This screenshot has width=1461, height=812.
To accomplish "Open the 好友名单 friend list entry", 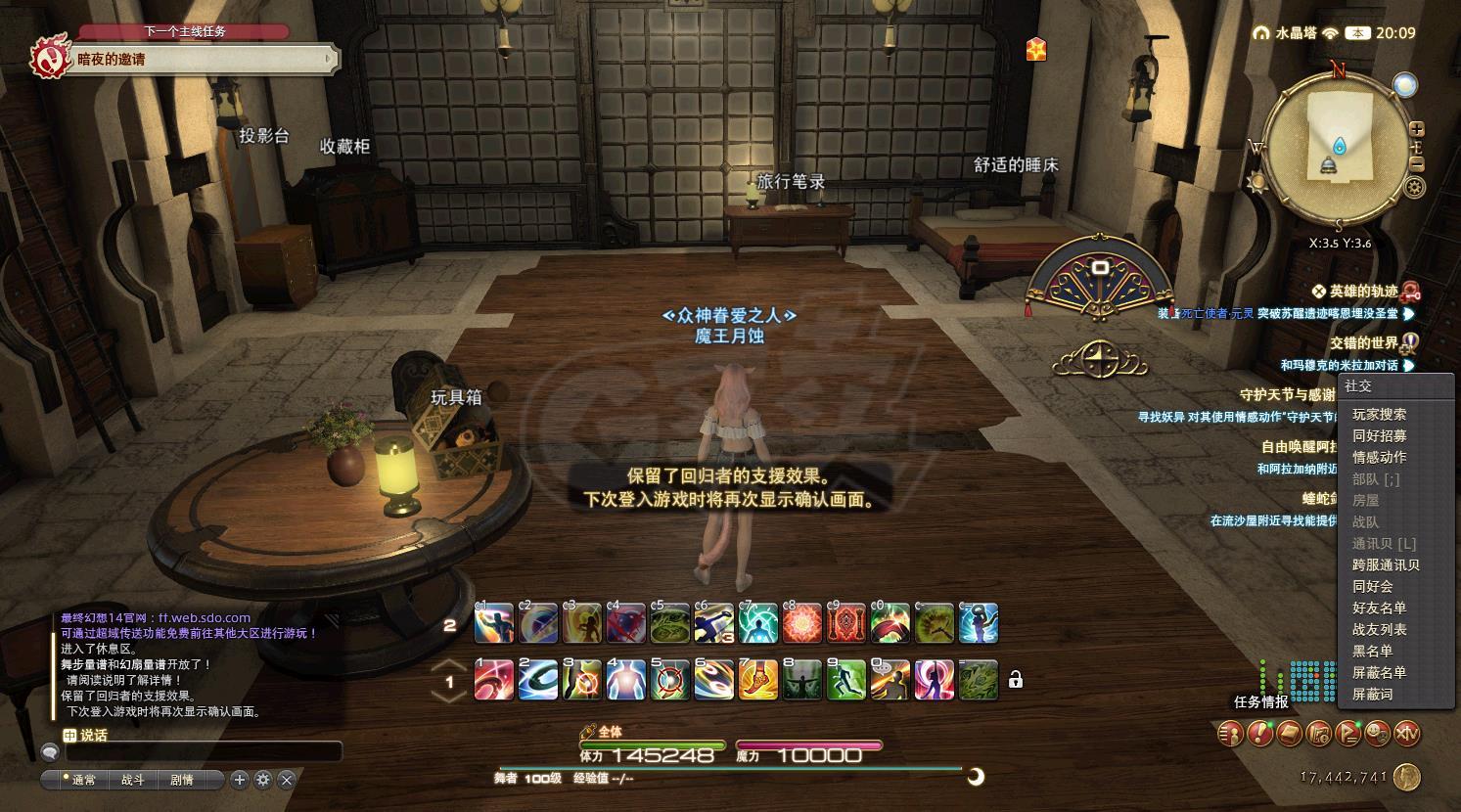I will (1379, 609).
